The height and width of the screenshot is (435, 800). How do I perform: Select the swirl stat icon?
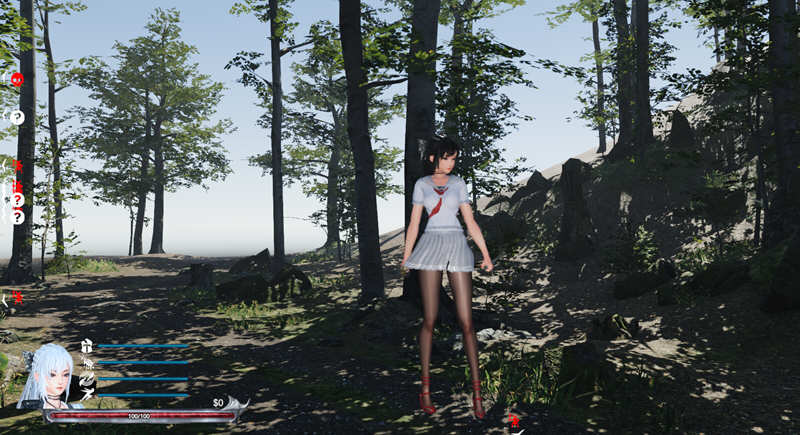(87, 379)
